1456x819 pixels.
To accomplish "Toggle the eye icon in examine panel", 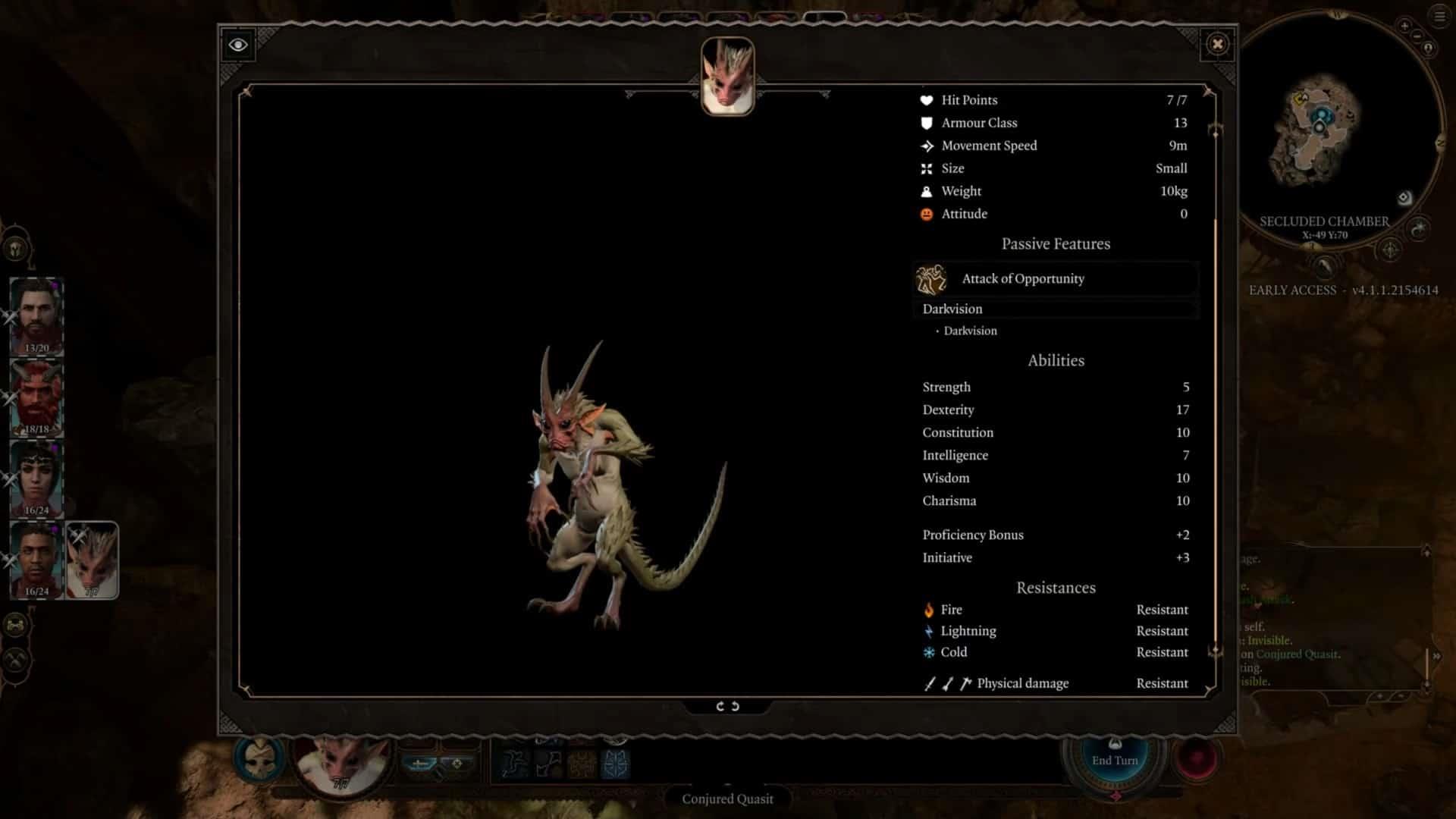I will pos(237,45).
